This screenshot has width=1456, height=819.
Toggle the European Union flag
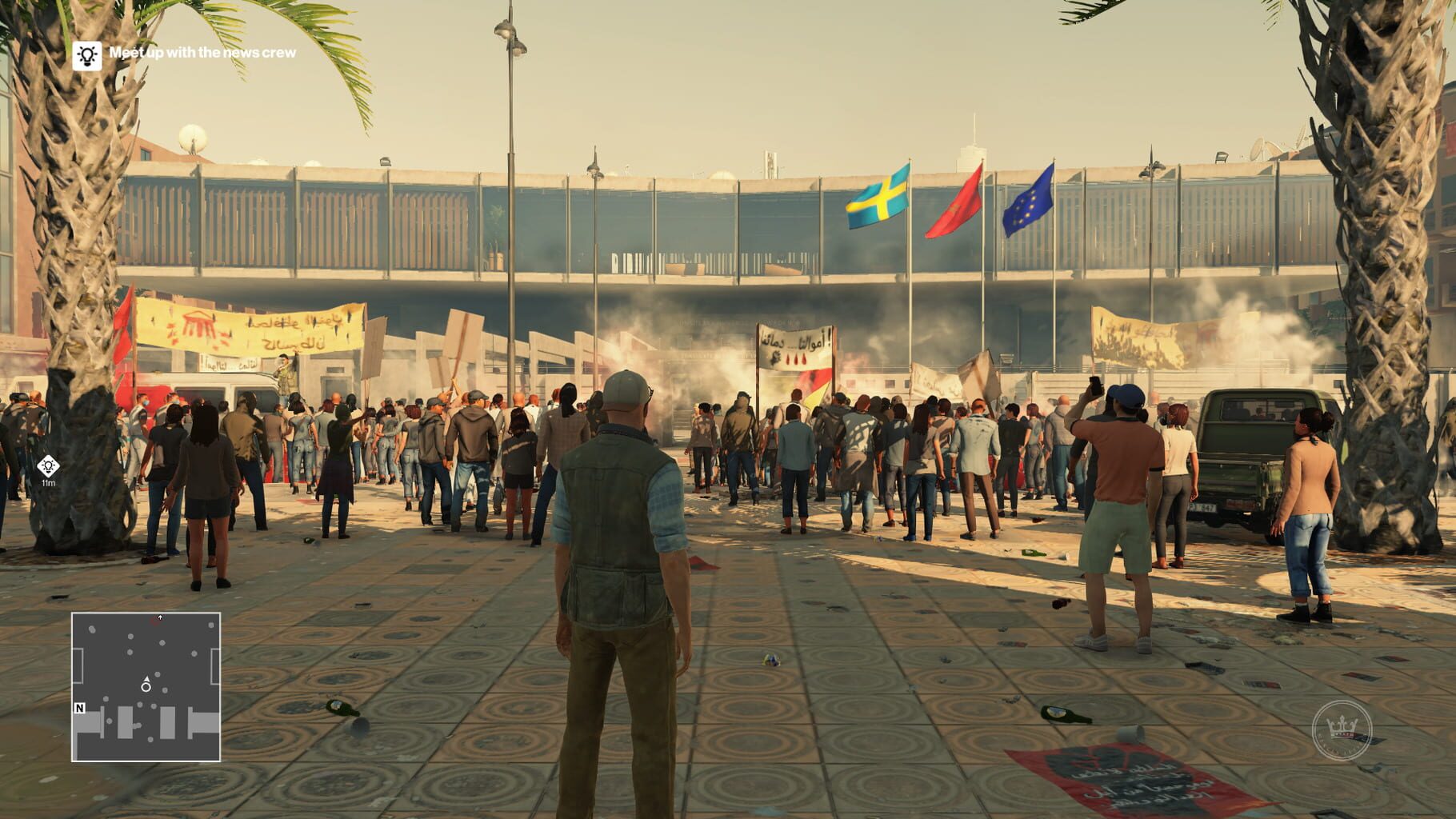[x=1028, y=200]
